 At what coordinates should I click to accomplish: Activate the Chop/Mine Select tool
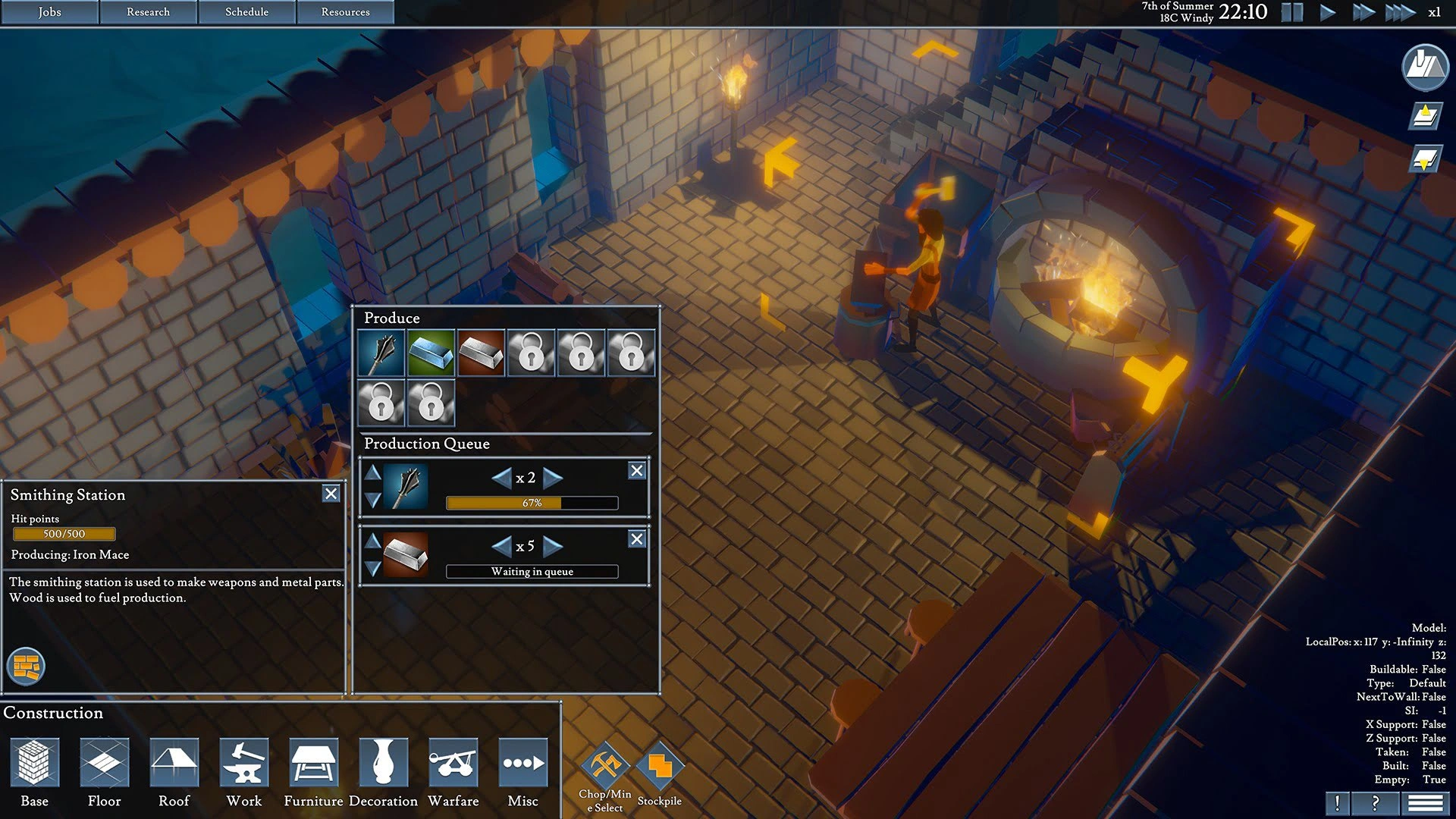(x=605, y=766)
